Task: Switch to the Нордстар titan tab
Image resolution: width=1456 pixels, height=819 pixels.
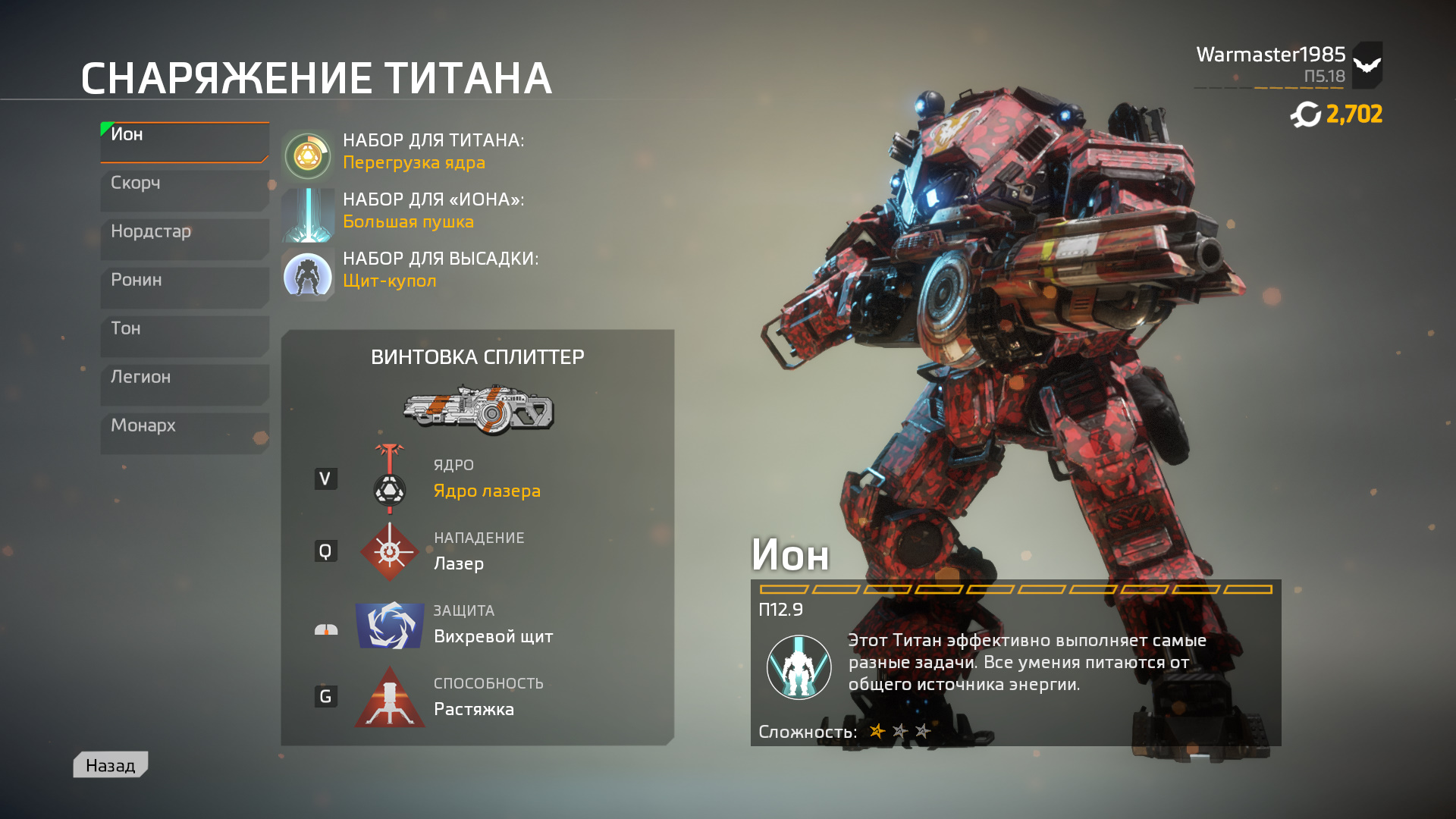Action: 184,238
